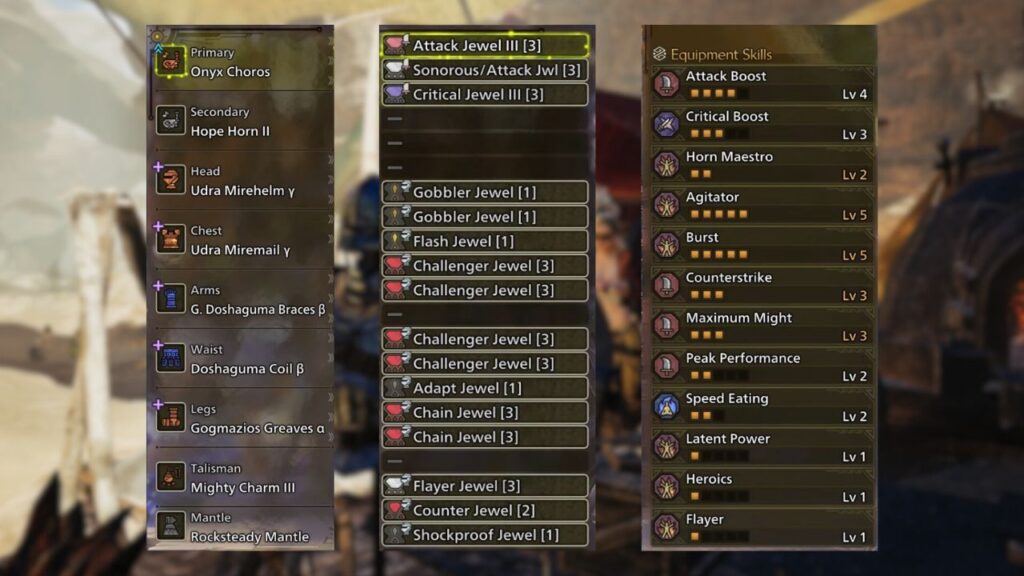Select the Udra Miremail chest armor
1024x576 pixels.
pos(240,240)
